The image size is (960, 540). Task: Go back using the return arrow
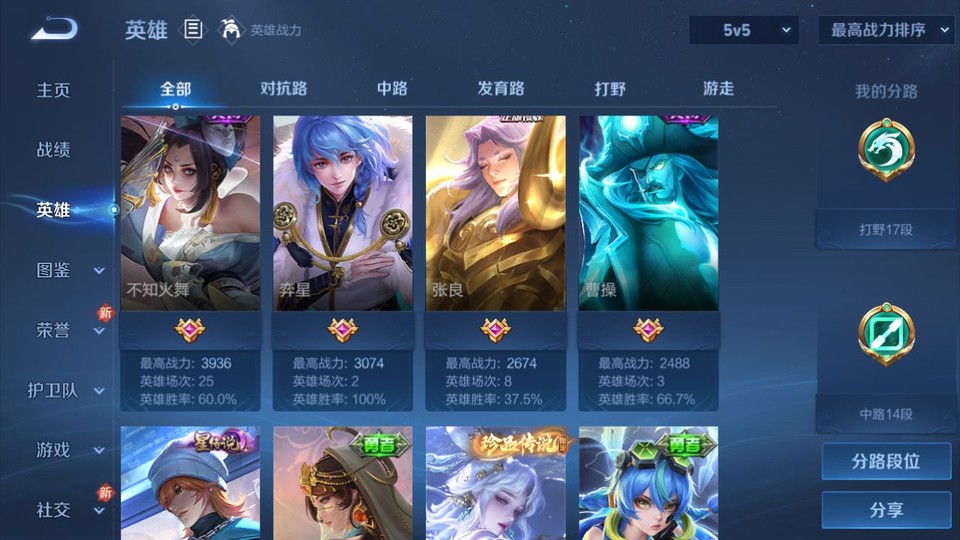pos(54,29)
